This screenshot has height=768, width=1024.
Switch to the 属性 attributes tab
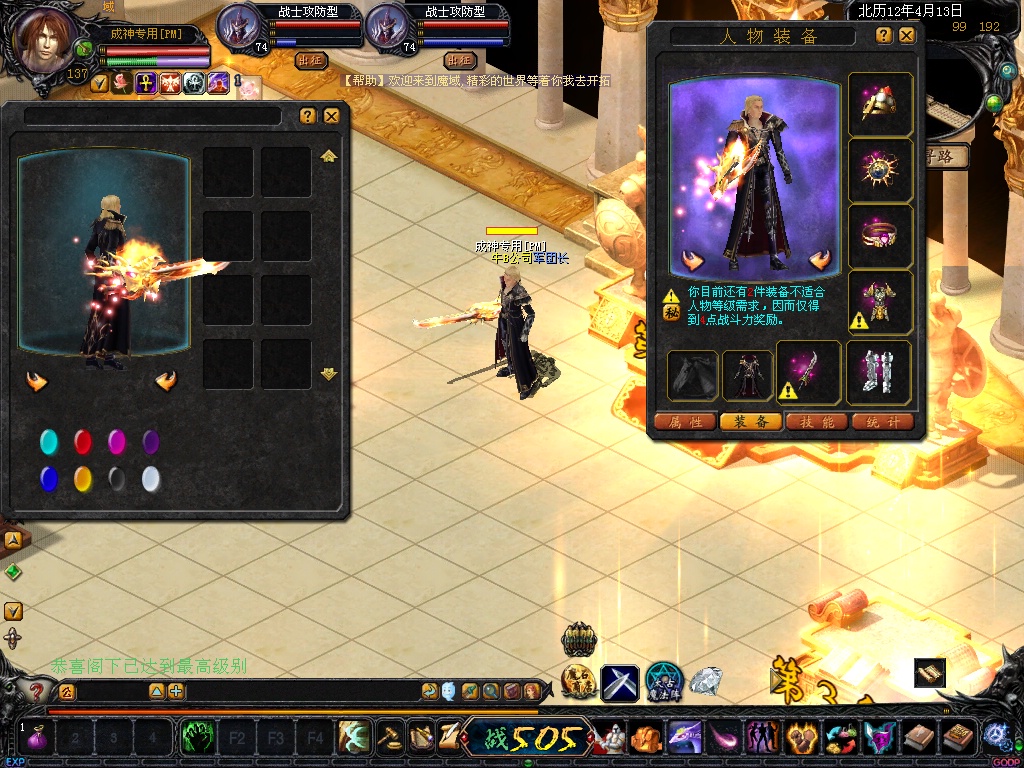[x=685, y=422]
